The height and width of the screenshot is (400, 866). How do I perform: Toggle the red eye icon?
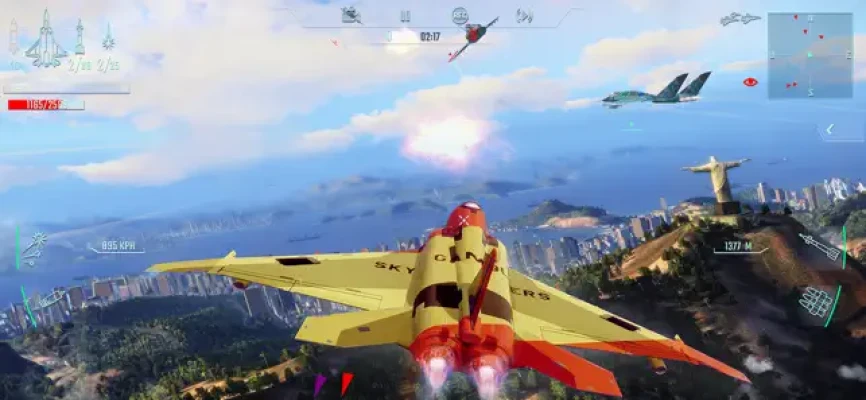pos(750,82)
